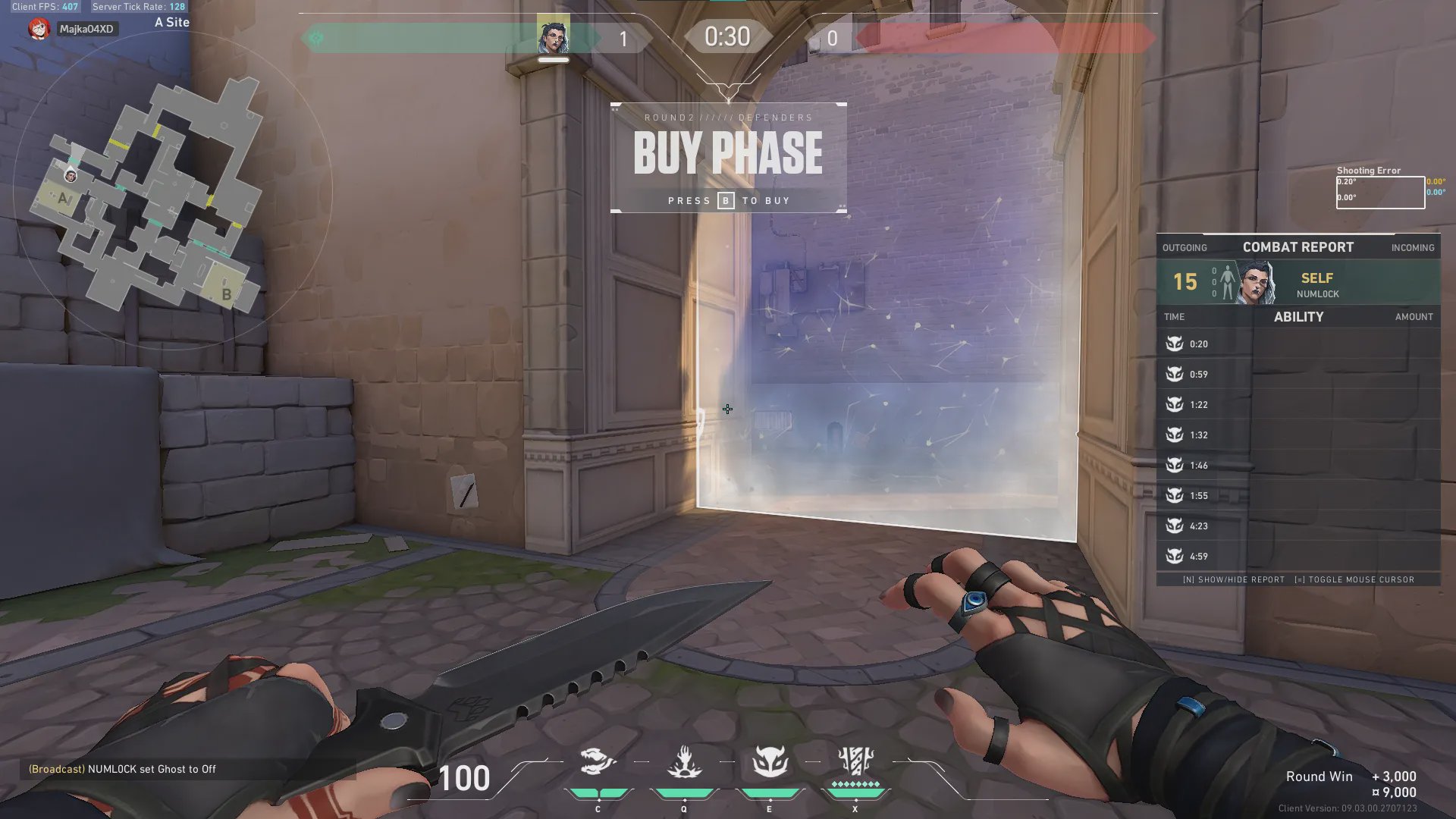Image resolution: width=1456 pixels, height=819 pixels.
Task: Activate the Seize ability icon
Action: tap(684, 762)
